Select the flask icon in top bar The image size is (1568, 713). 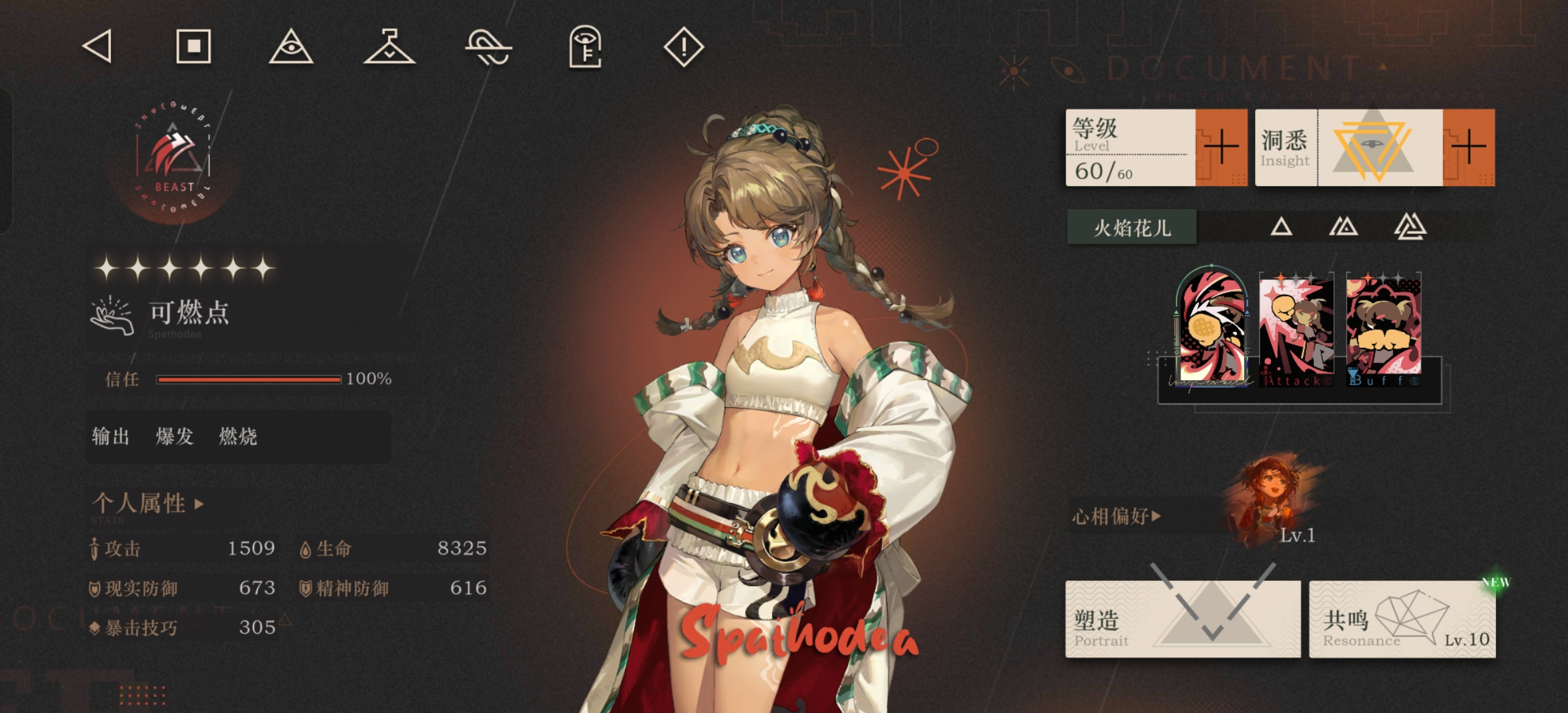[389, 47]
